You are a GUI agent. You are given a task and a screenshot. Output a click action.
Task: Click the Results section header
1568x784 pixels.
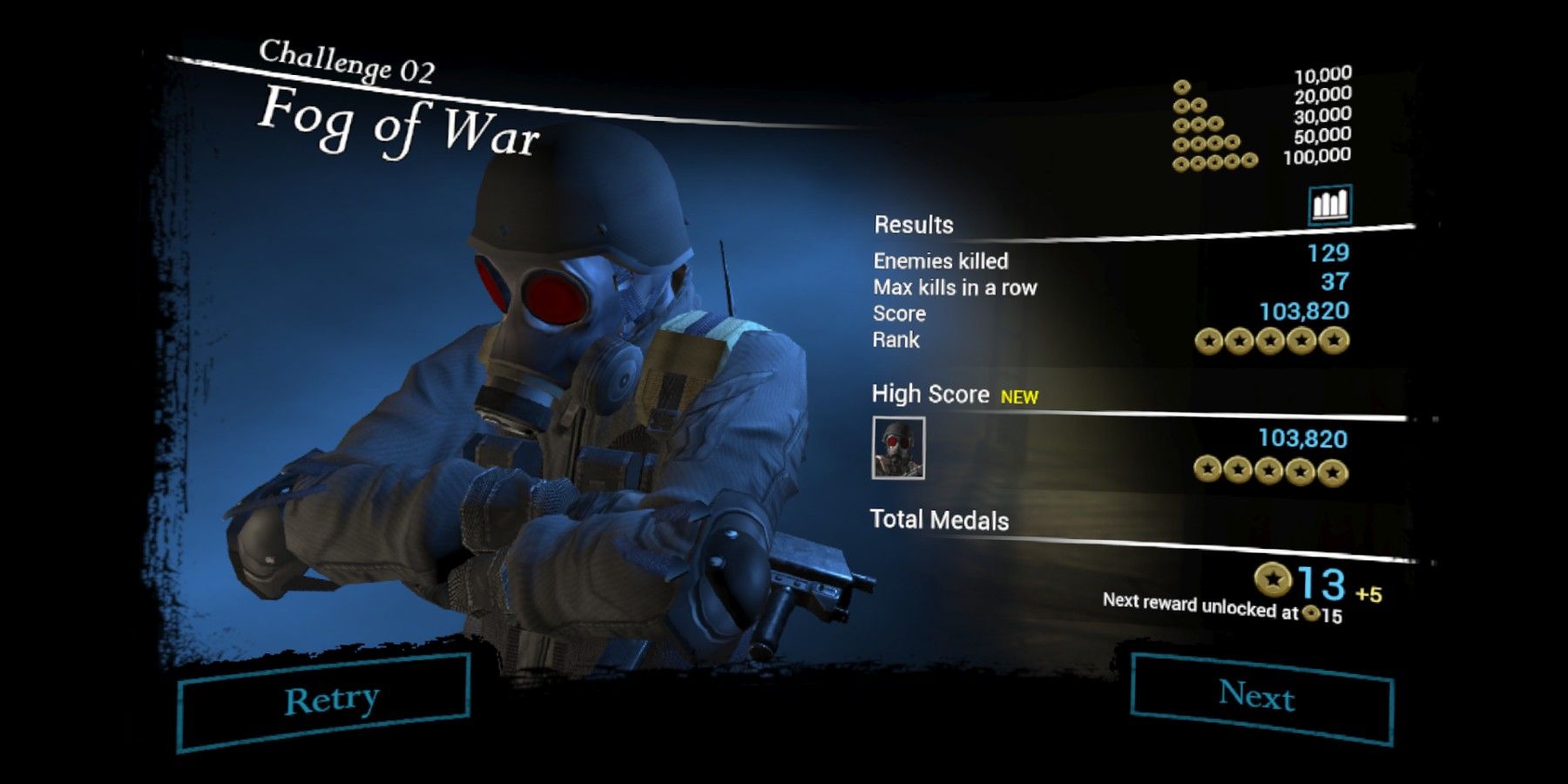click(915, 224)
